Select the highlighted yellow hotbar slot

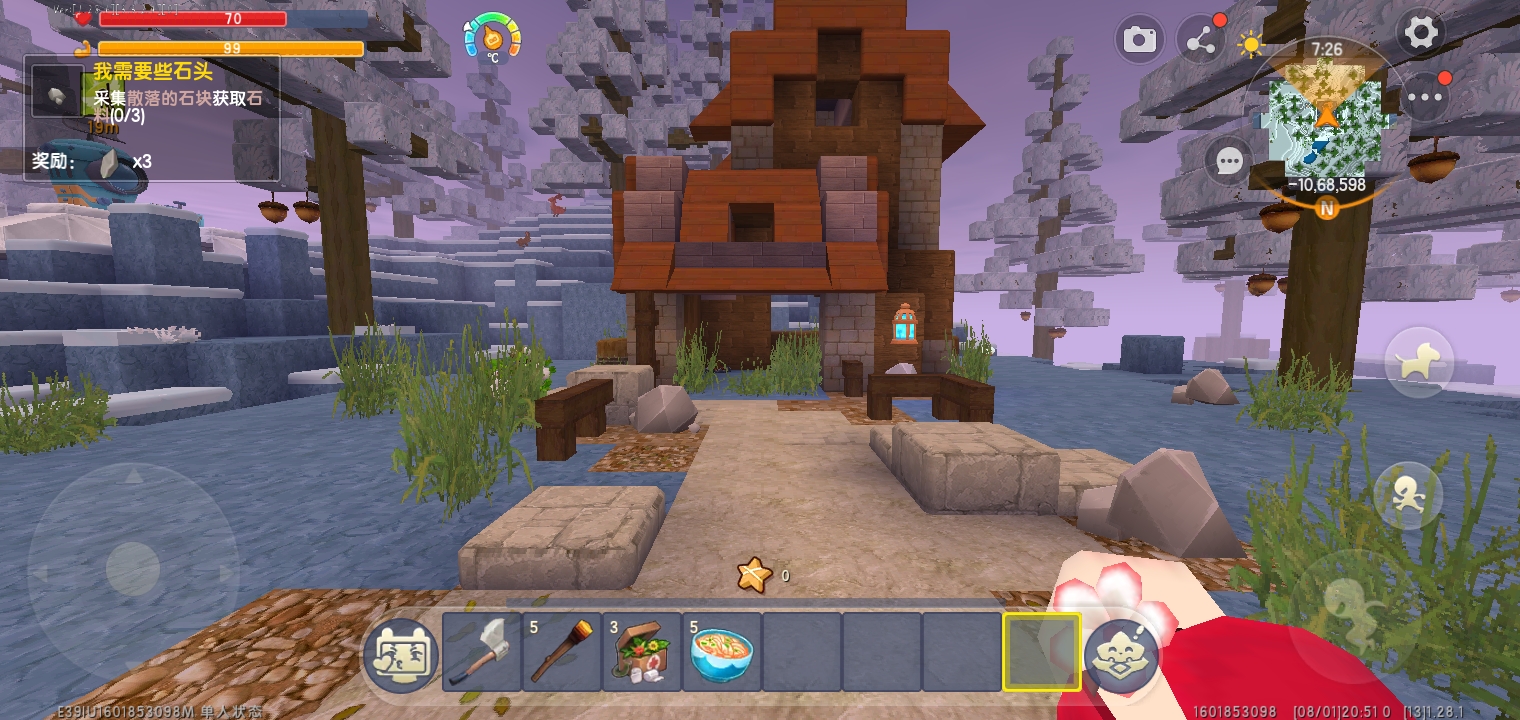coord(1042,652)
